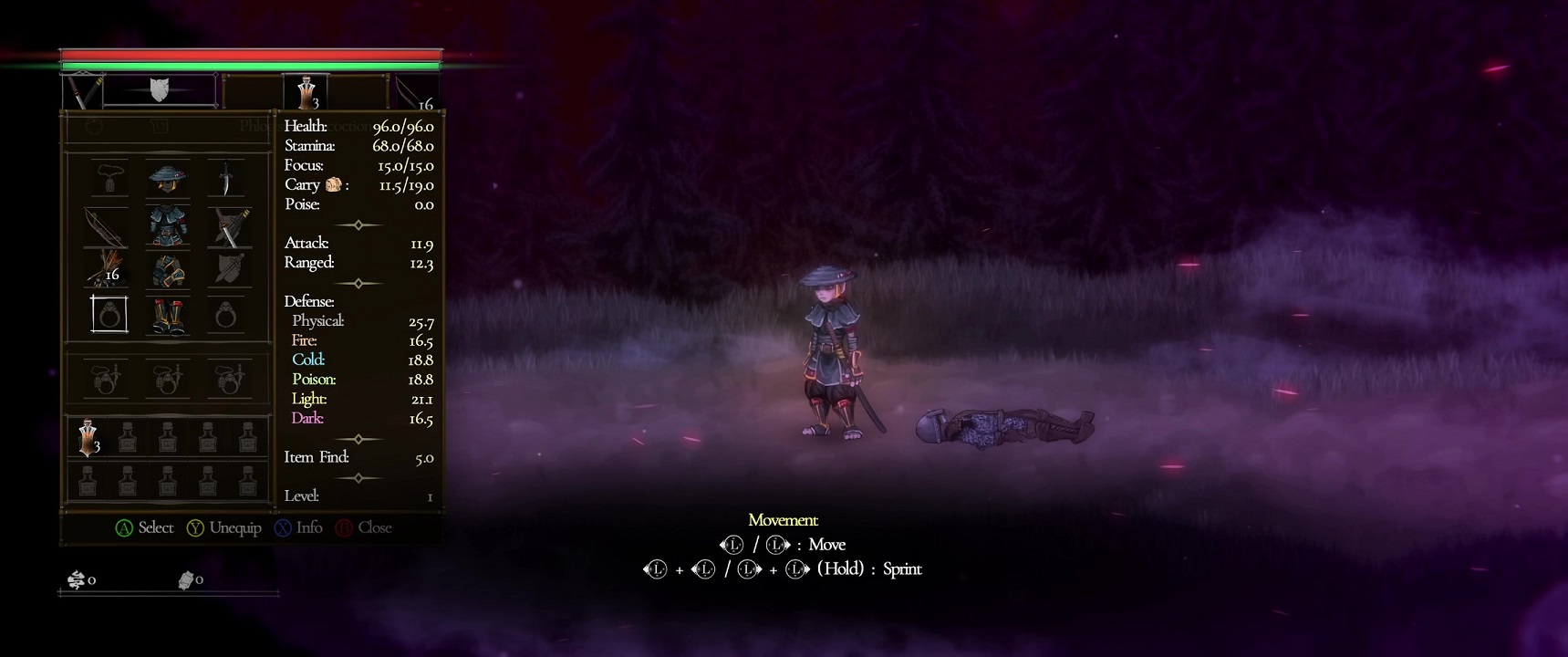Click the top quick-use potion icon

tap(306, 93)
